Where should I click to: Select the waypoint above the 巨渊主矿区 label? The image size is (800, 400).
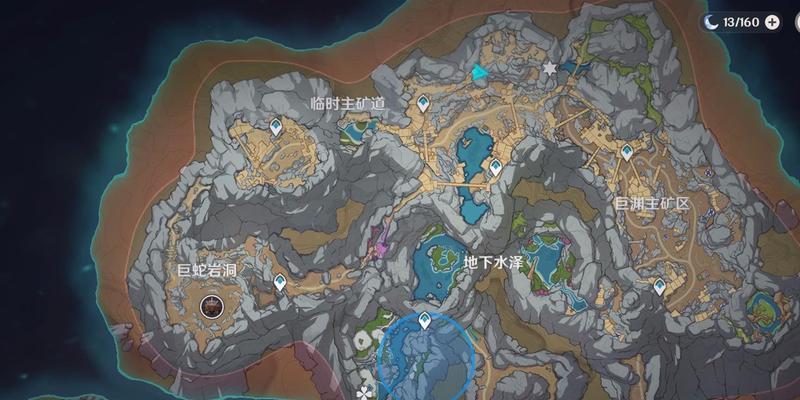pos(626,152)
